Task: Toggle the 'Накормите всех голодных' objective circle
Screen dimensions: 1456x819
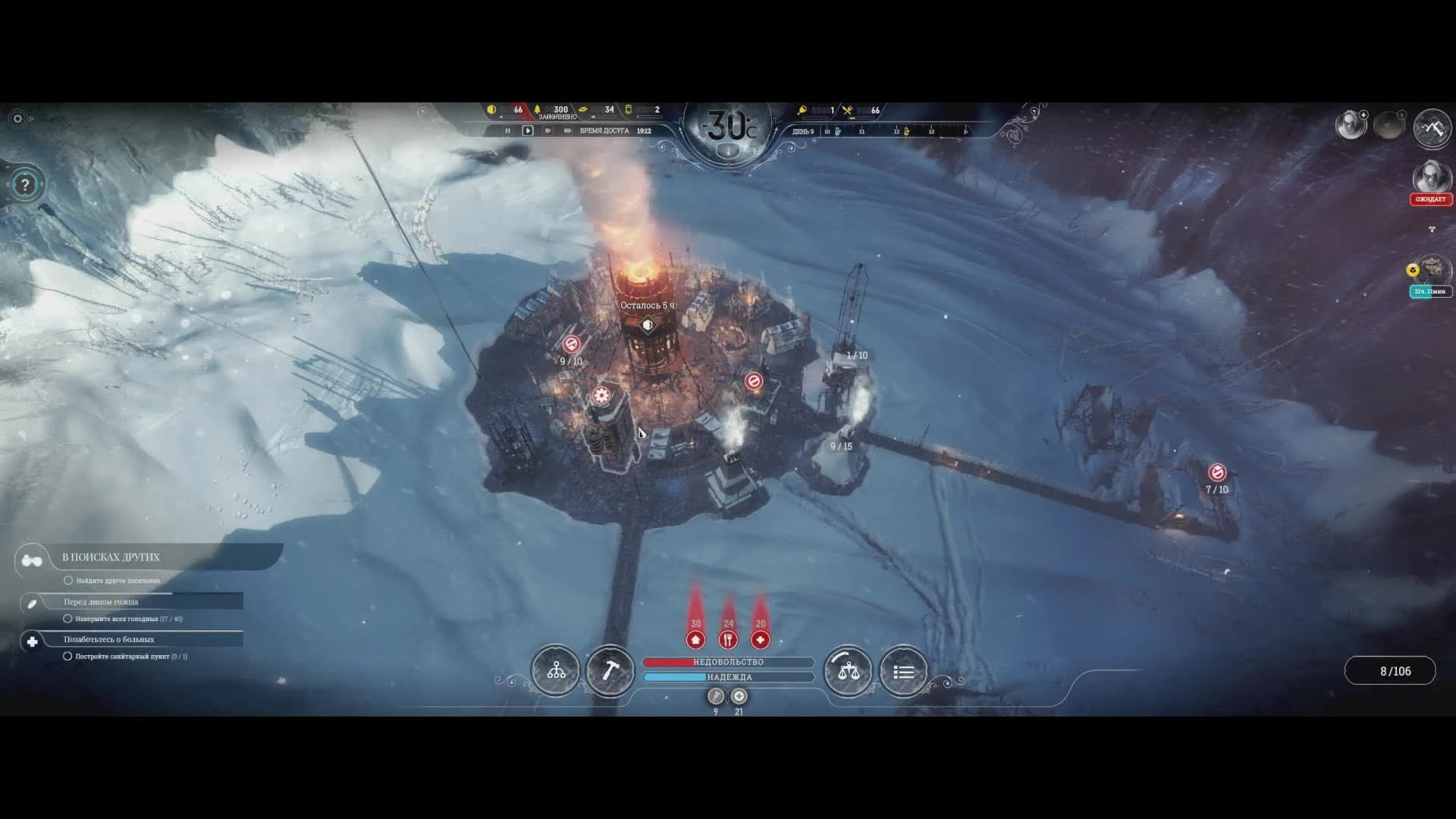Action: (x=67, y=619)
